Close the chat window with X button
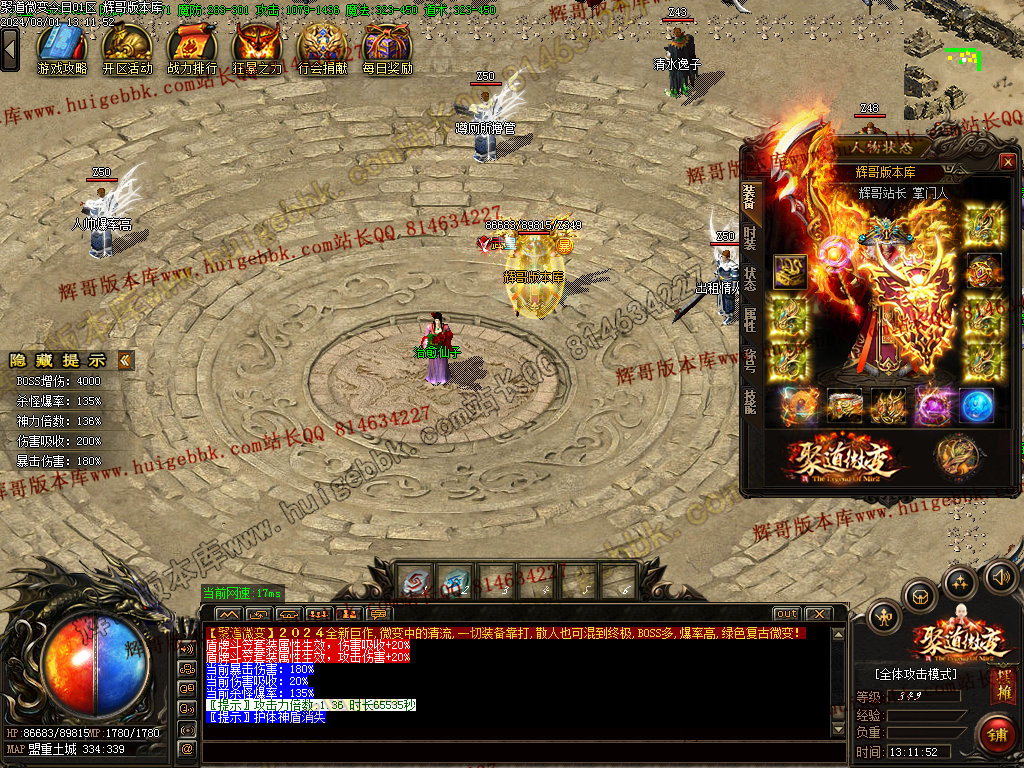The height and width of the screenshot is (768, 1024). pyautogui.click(x=818, y=614)
